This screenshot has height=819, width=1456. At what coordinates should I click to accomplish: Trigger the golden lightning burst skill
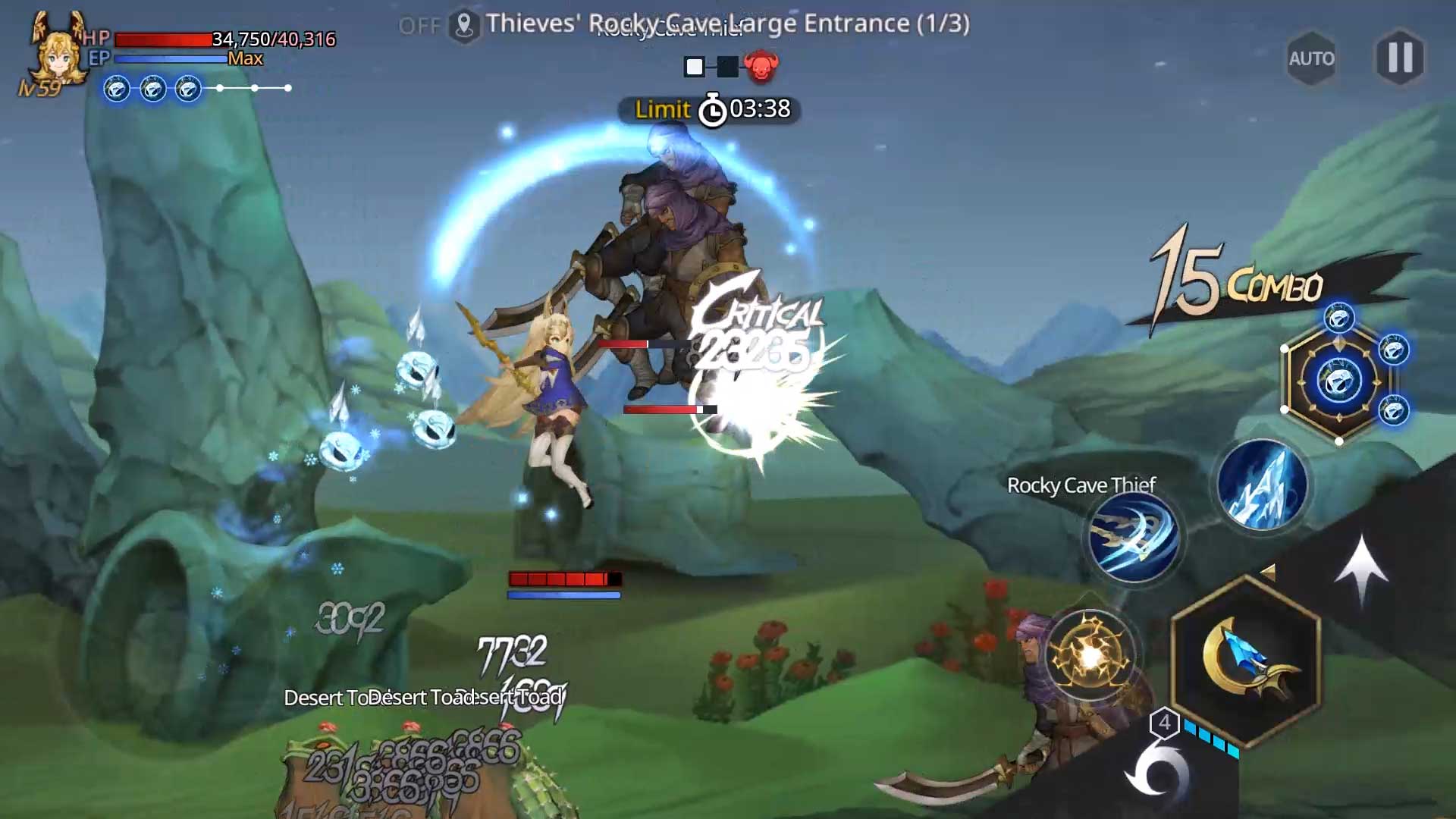(1090, 654)
